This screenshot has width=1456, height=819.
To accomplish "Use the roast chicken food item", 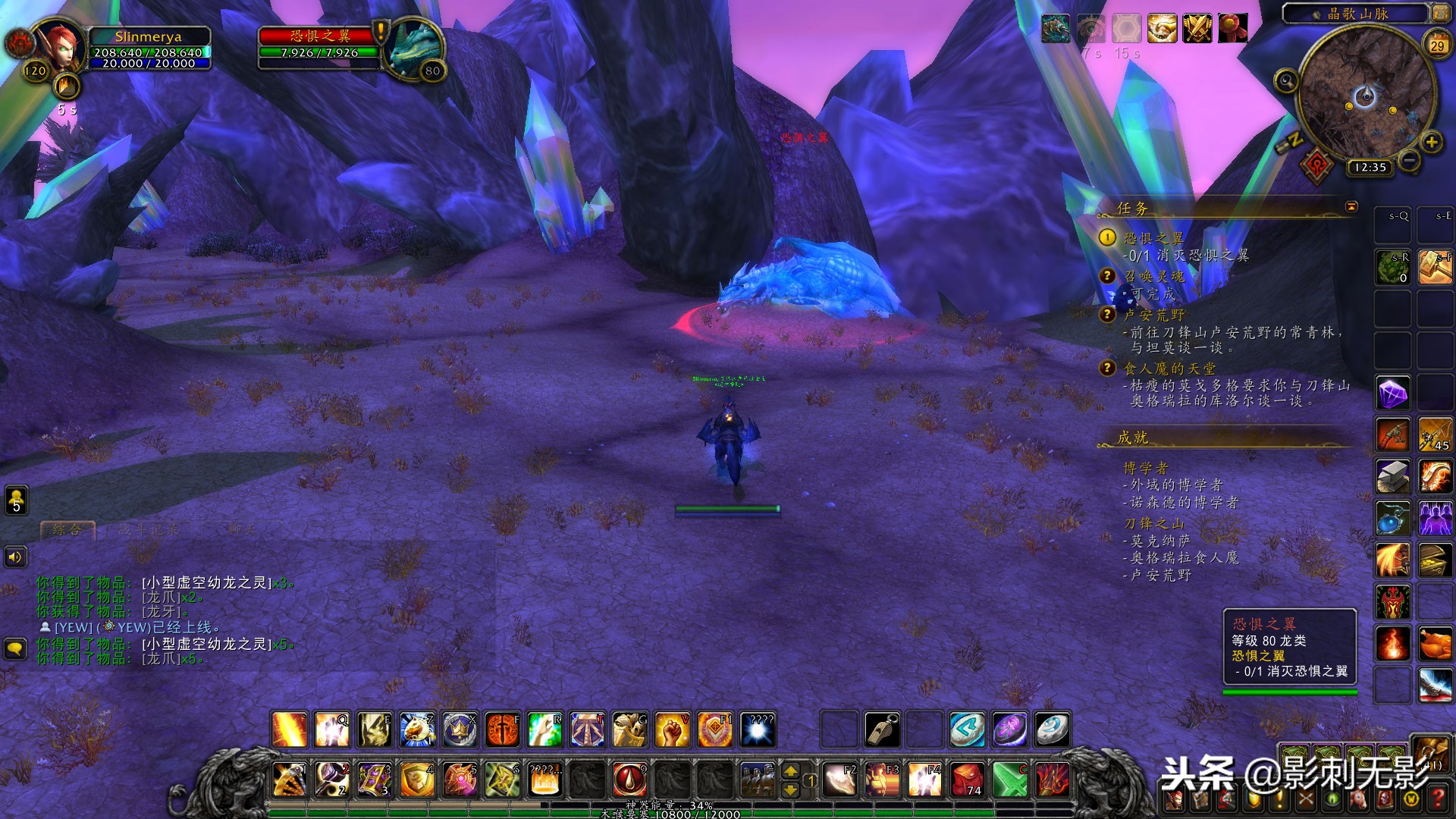I will point(1435,644).
